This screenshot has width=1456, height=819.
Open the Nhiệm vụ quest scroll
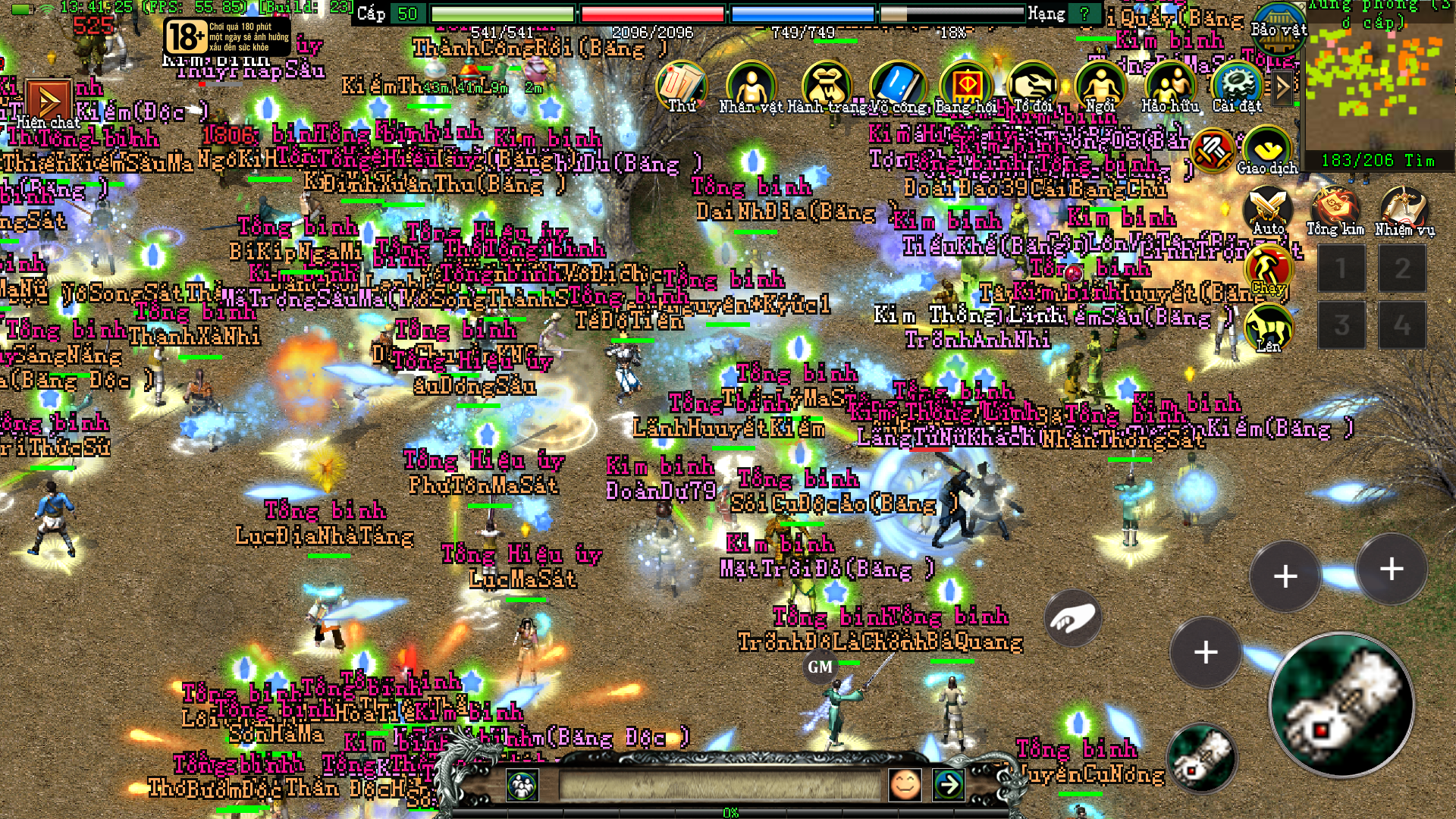1404,210
